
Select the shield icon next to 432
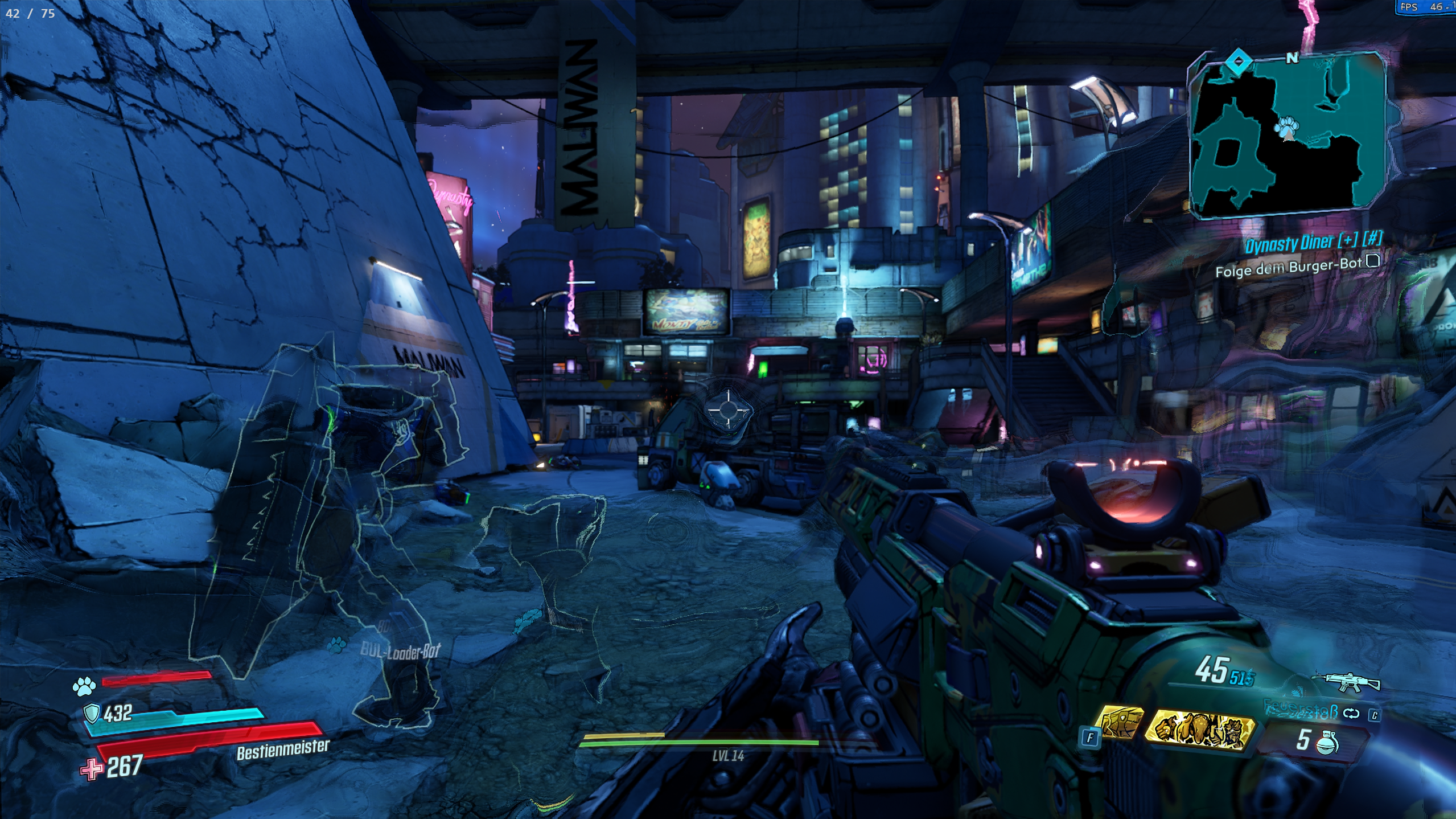tap(92, 712)
